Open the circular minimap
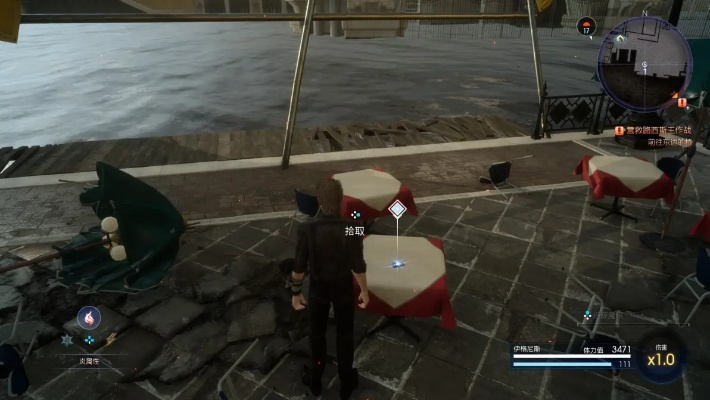 point(643,63)
